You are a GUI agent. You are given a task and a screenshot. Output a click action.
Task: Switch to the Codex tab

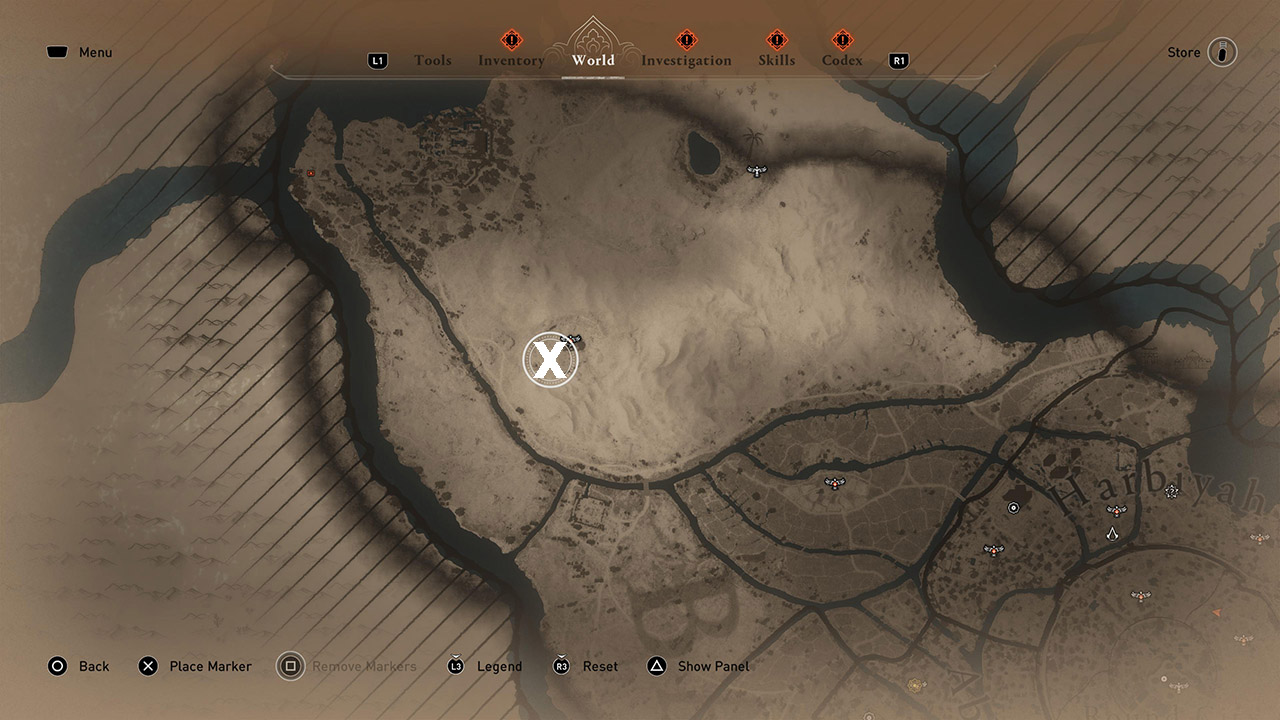(x=842, y=60)
